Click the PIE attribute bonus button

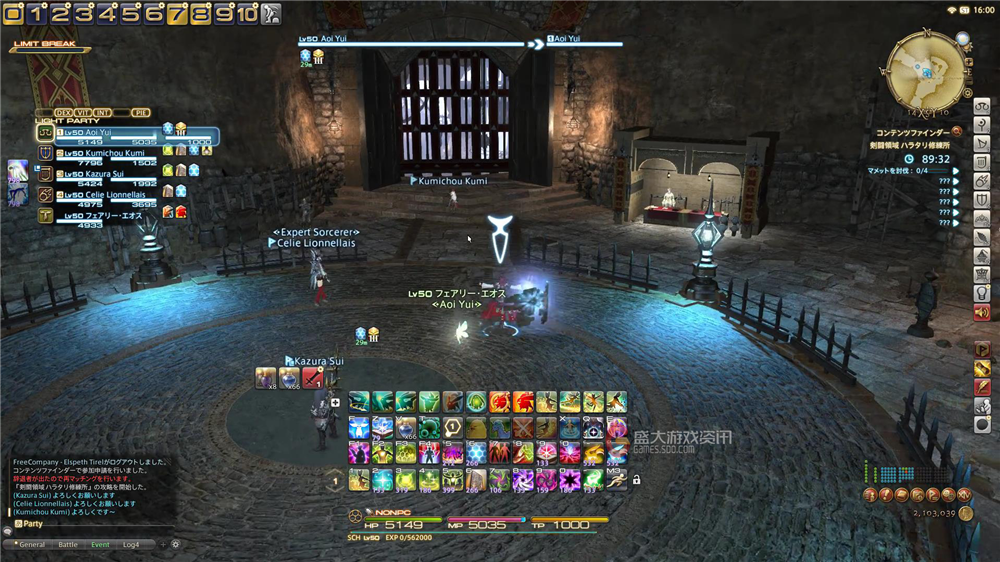[x=140, y=112]
